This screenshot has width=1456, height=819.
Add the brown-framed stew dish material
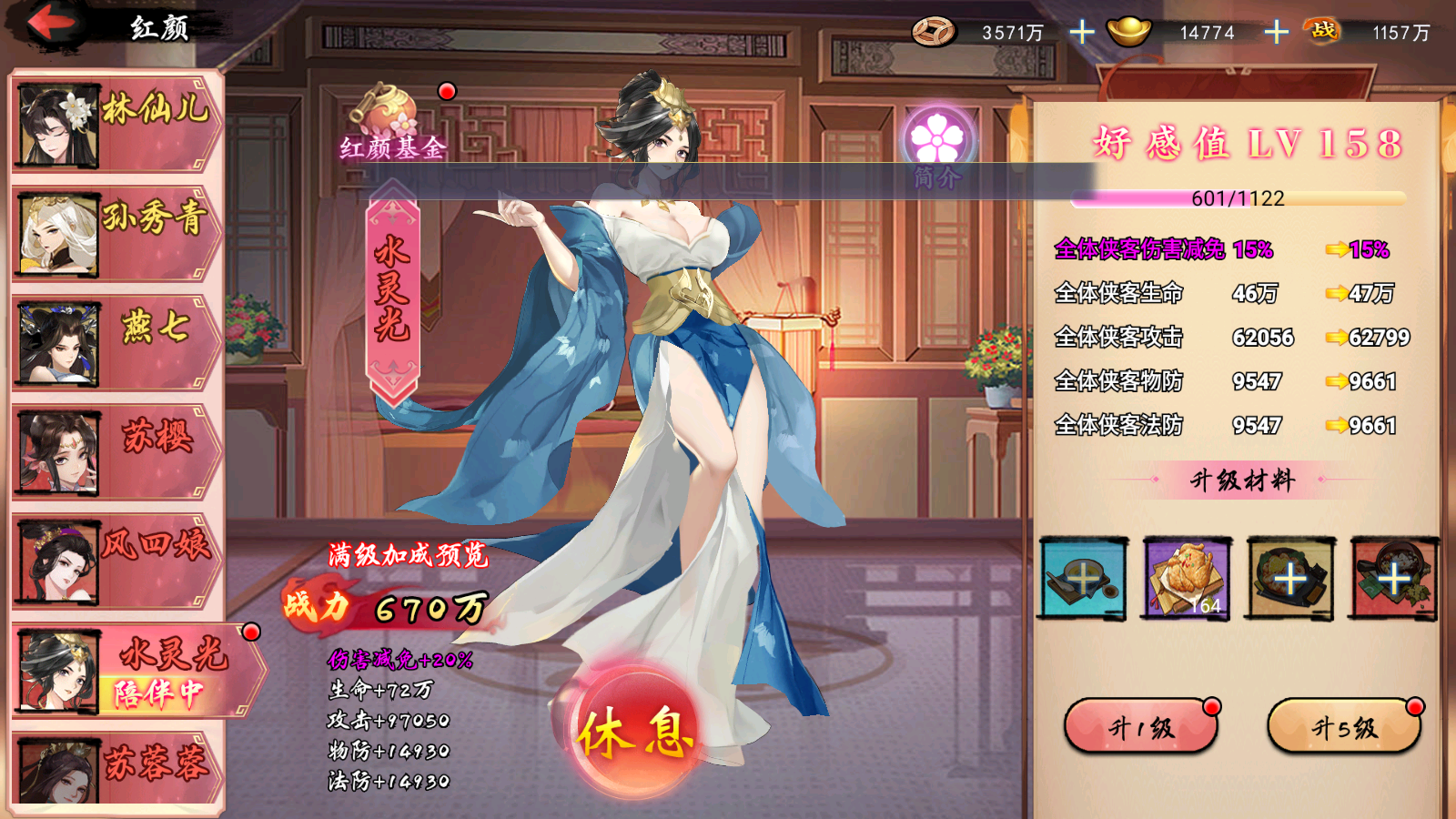[1289, 579]
